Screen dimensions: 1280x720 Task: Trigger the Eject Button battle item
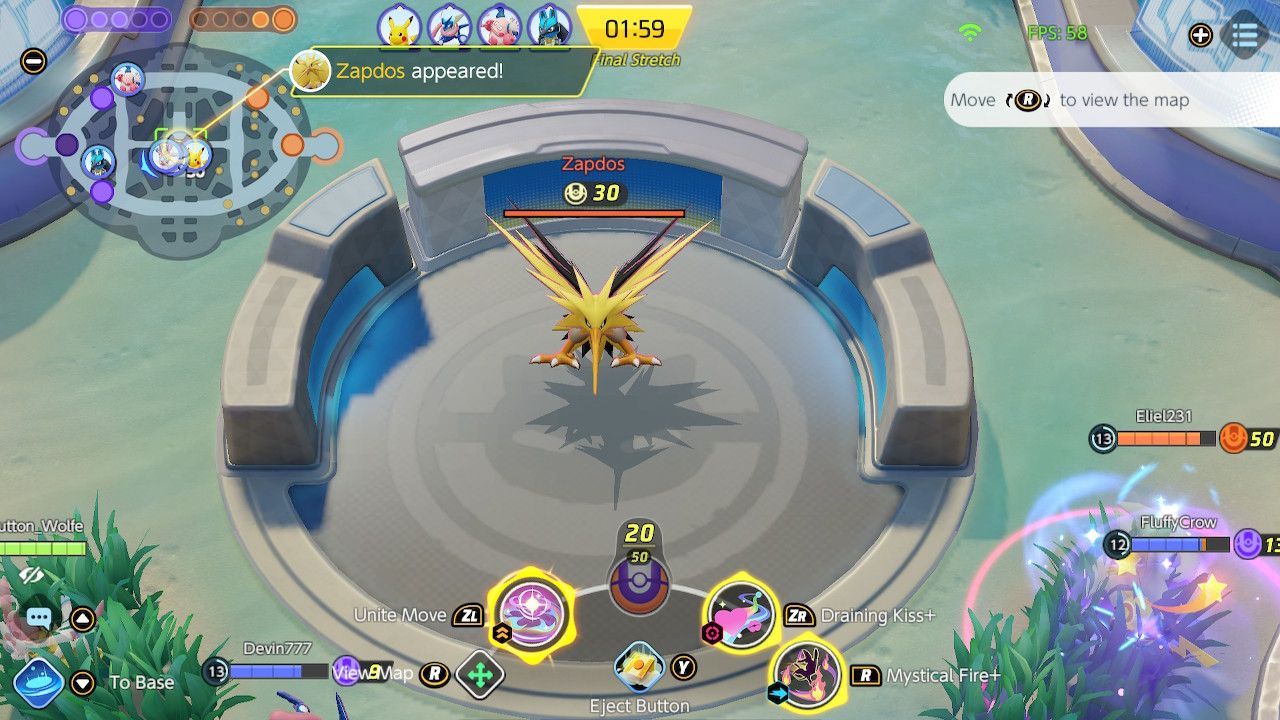click(639, 666)
